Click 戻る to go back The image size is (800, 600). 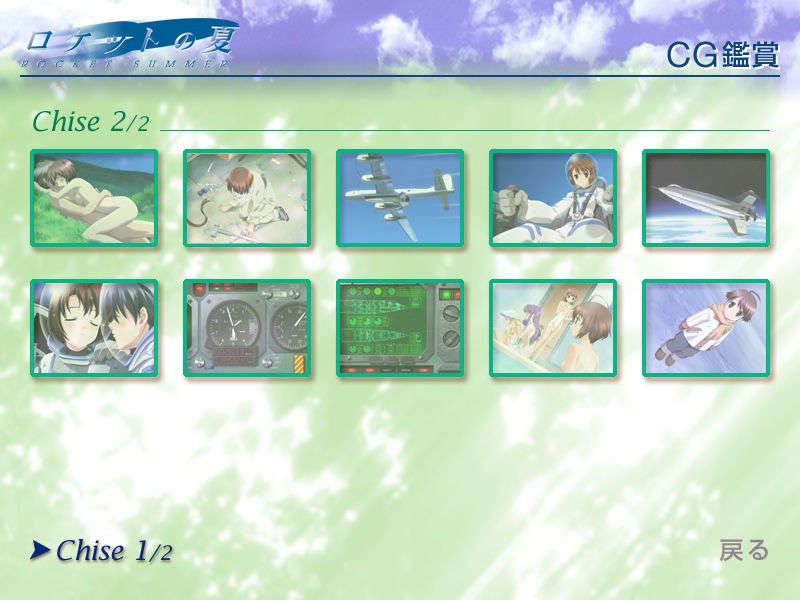pyautogui.click(x=744, y=550)
